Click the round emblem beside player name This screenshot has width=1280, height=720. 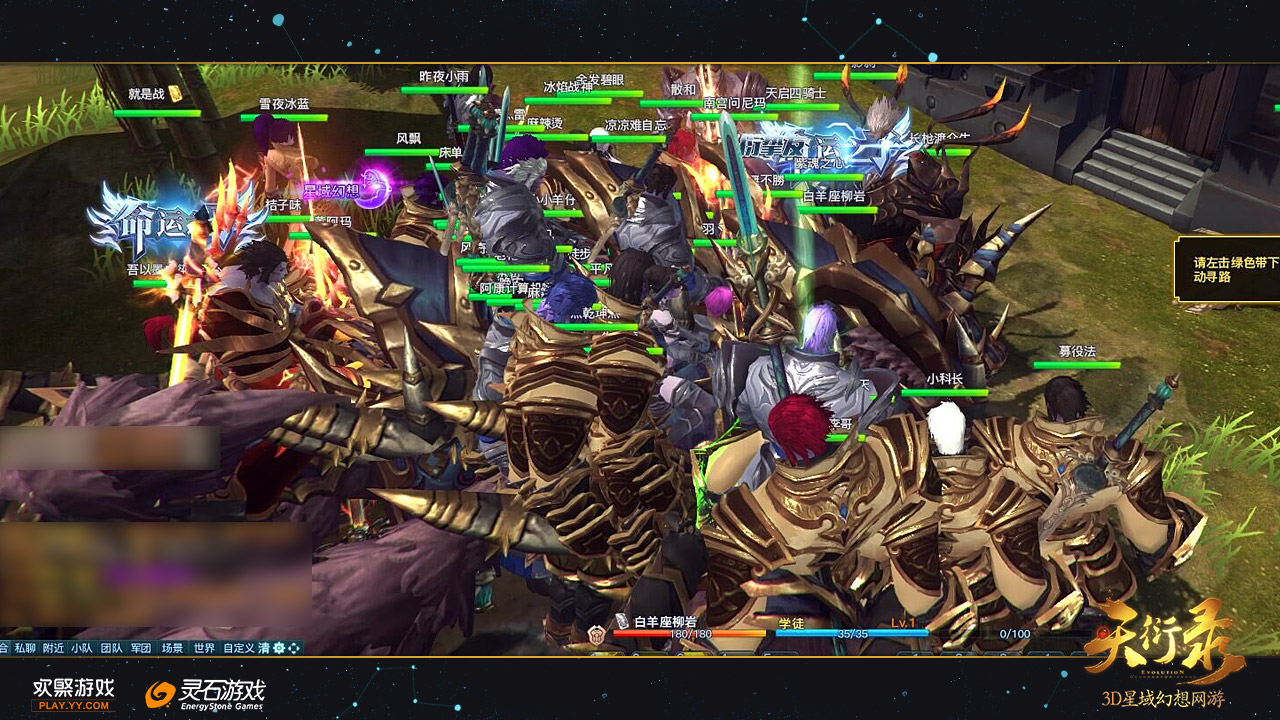(597, 634)
